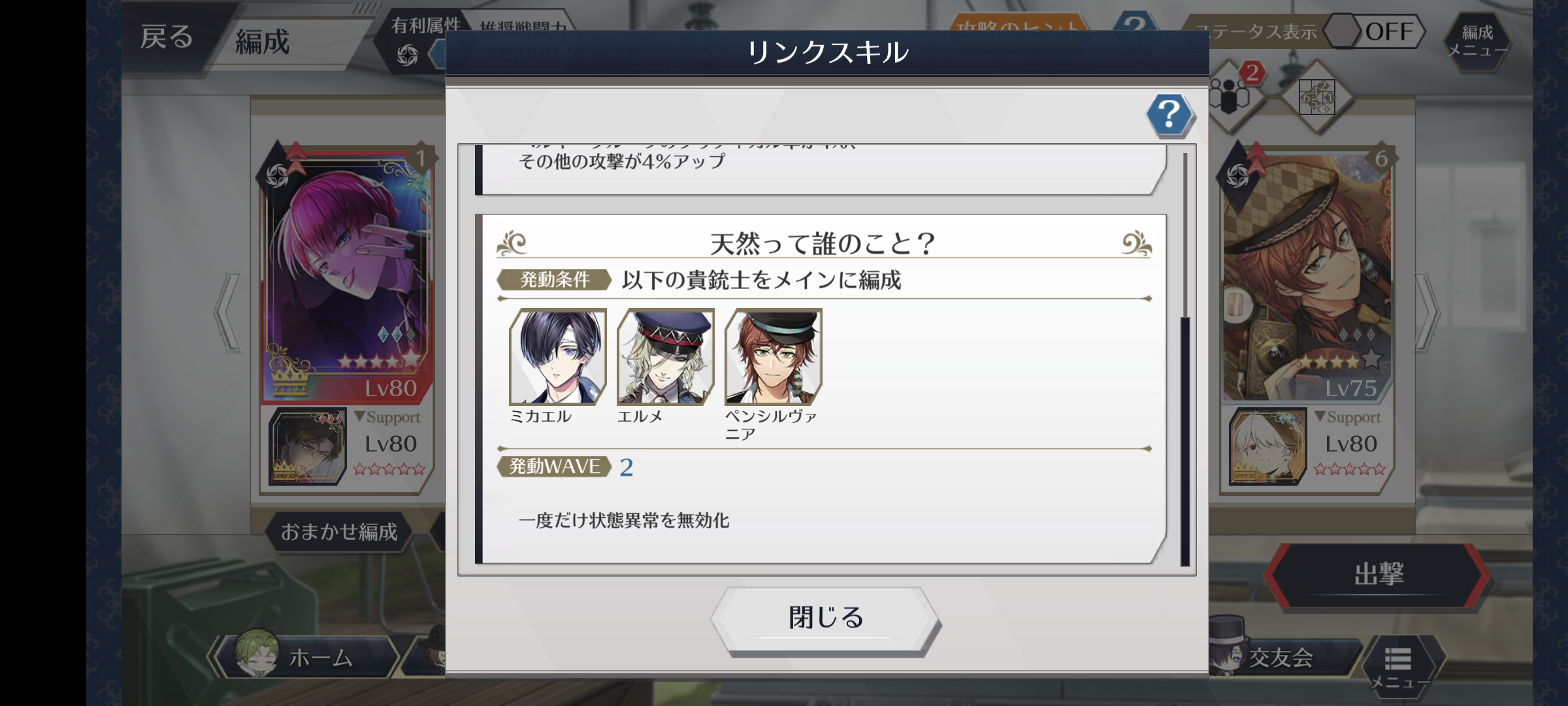Open the 交友会 social screen
Screen dimensions: 1568x706
tap(1279, 658)
